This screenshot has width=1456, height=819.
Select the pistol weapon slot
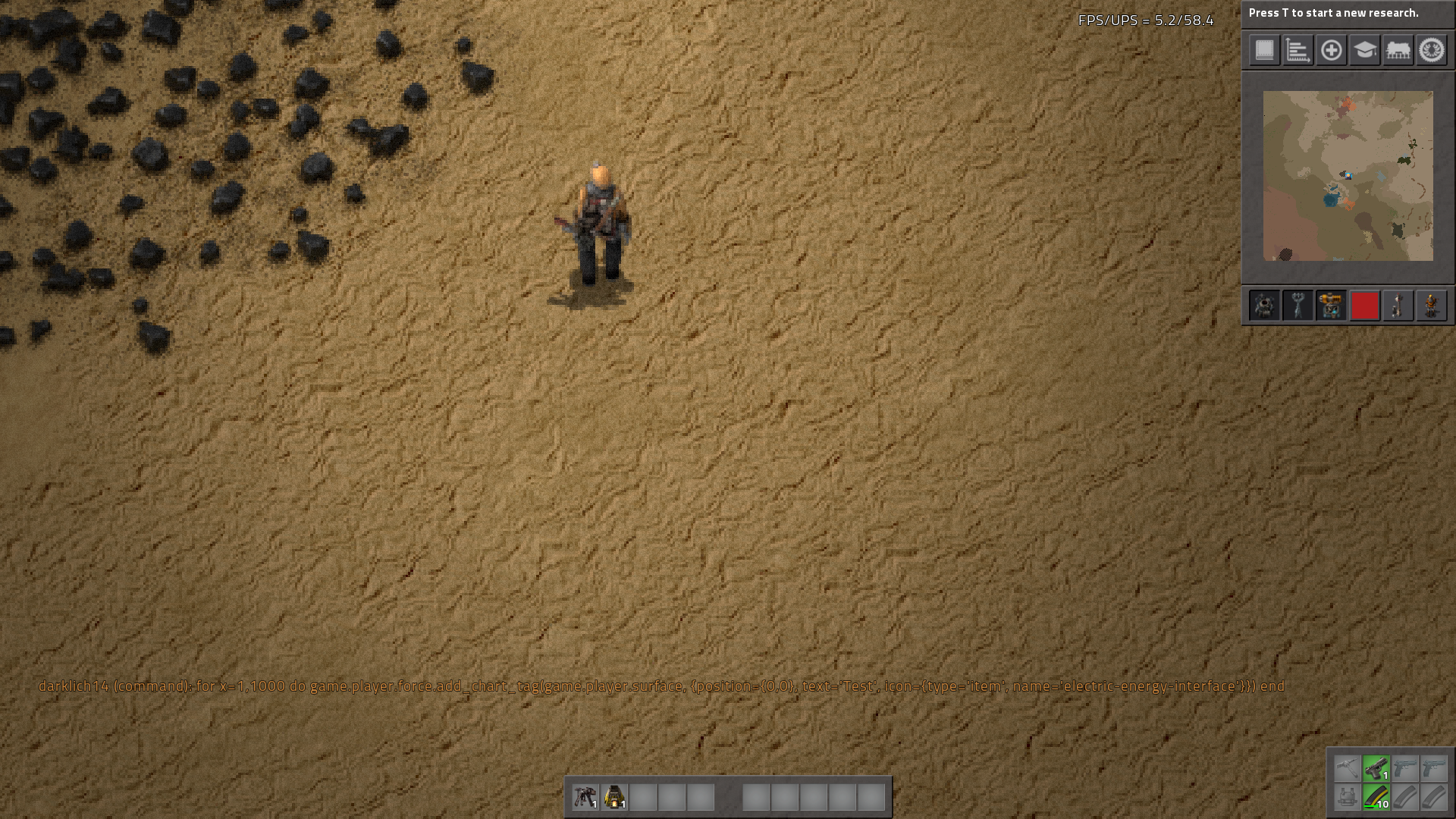click(x=1376, y=769)
